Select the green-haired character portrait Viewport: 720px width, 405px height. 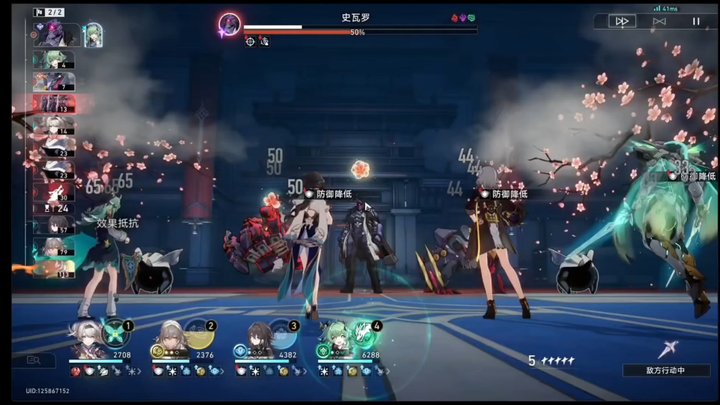[335, 342]
